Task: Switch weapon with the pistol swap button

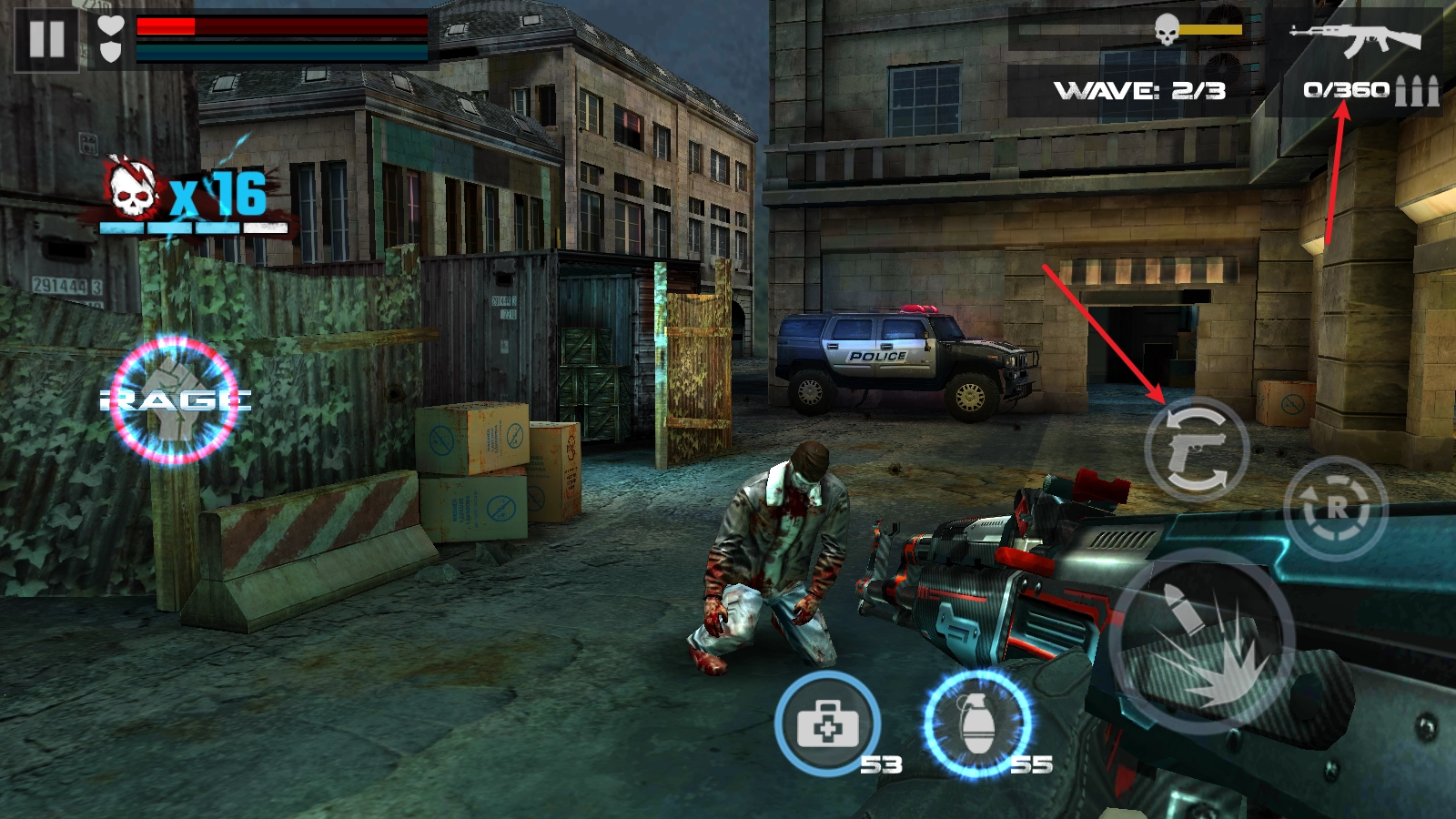Action: click(x=1197, y=450)
